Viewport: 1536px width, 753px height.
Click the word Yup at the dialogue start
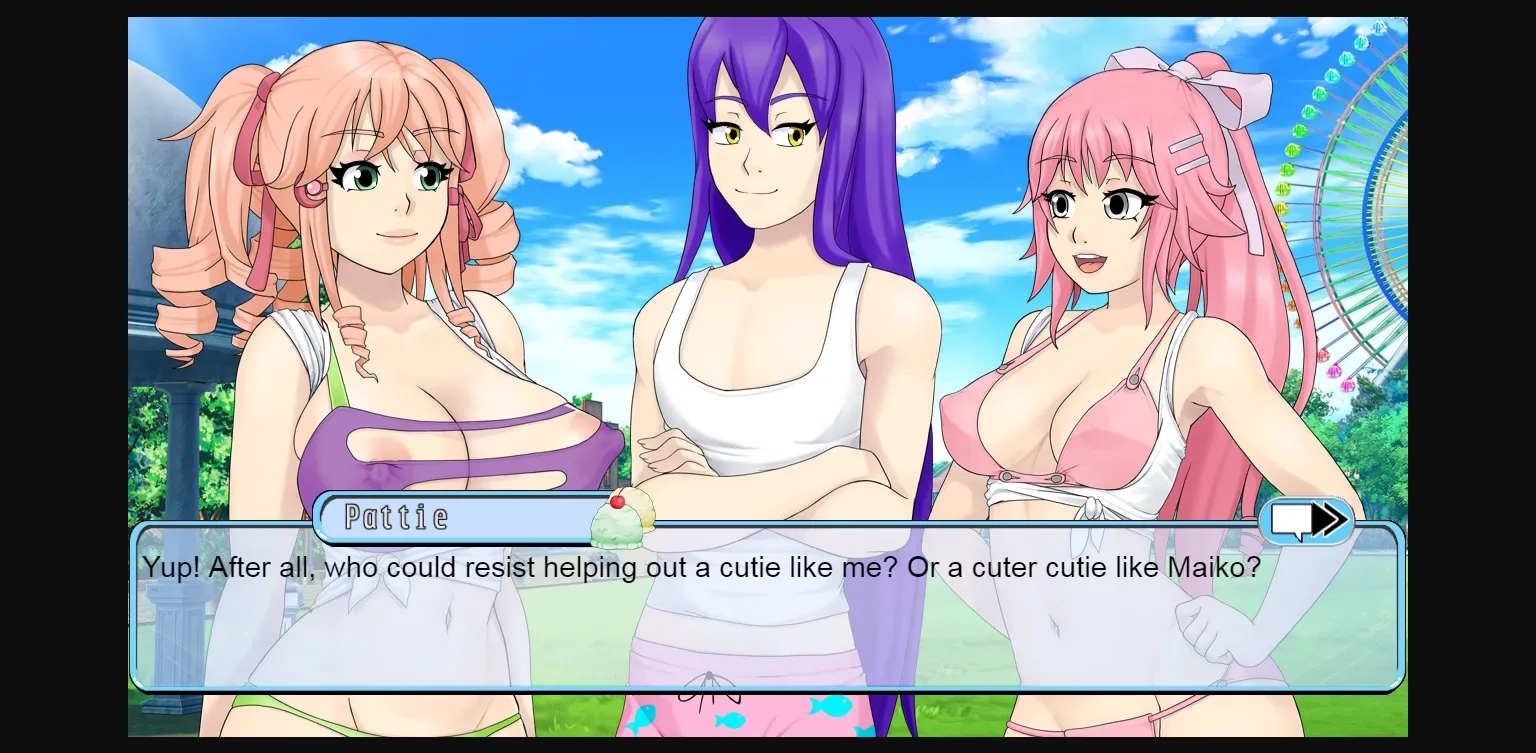[166, 567]
